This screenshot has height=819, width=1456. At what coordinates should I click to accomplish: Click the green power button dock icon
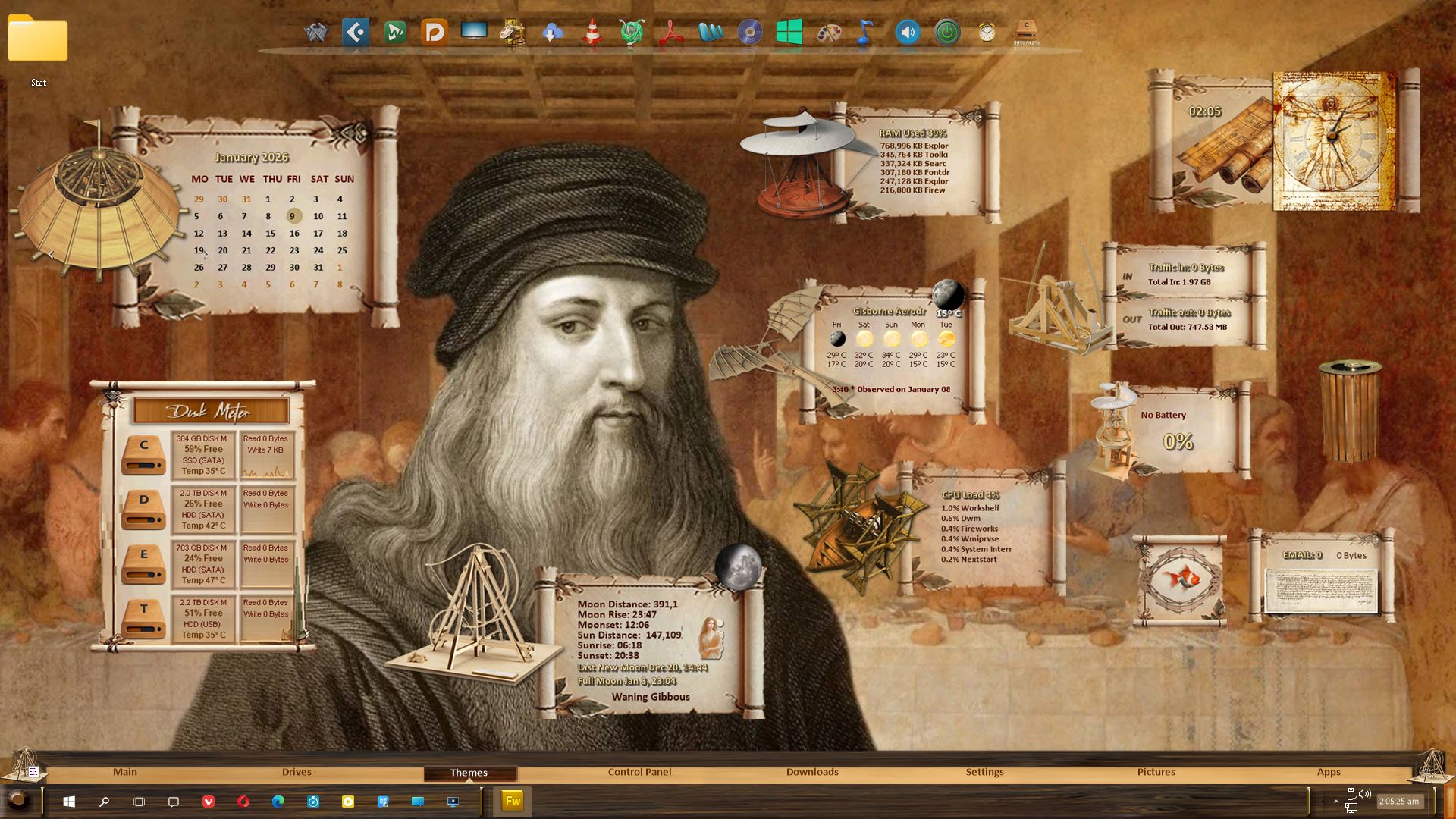(x=947, y=33)
